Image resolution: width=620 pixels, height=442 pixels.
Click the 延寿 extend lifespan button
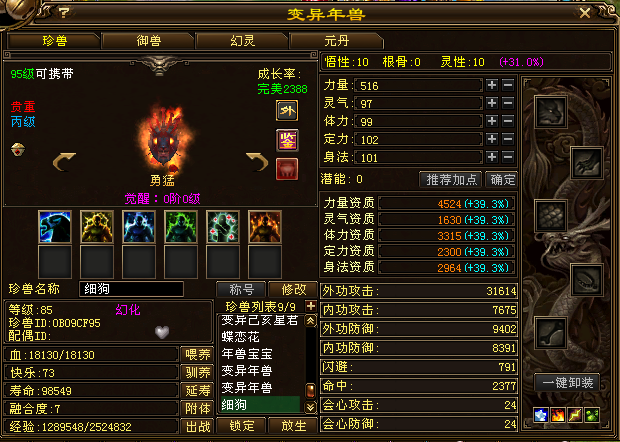197,390
